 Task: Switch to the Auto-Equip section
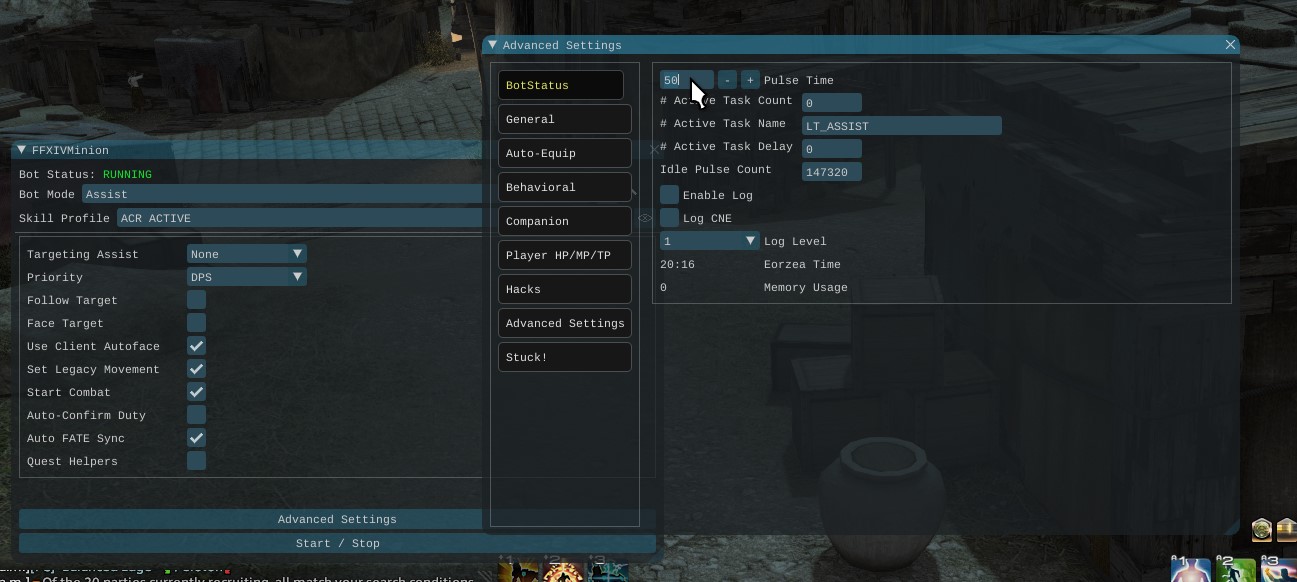564,153
